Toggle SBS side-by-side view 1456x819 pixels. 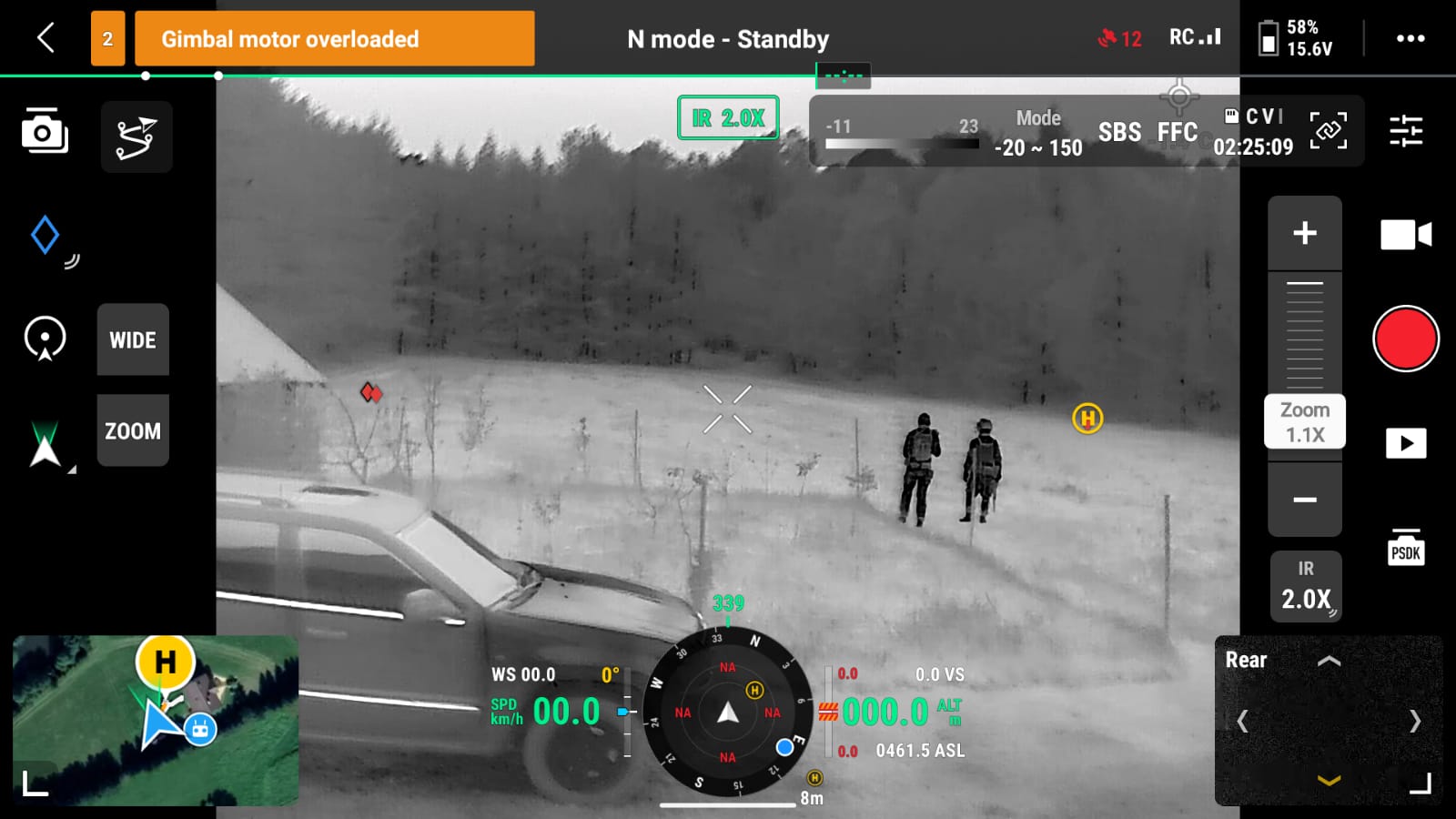[x=1119, y=133]
